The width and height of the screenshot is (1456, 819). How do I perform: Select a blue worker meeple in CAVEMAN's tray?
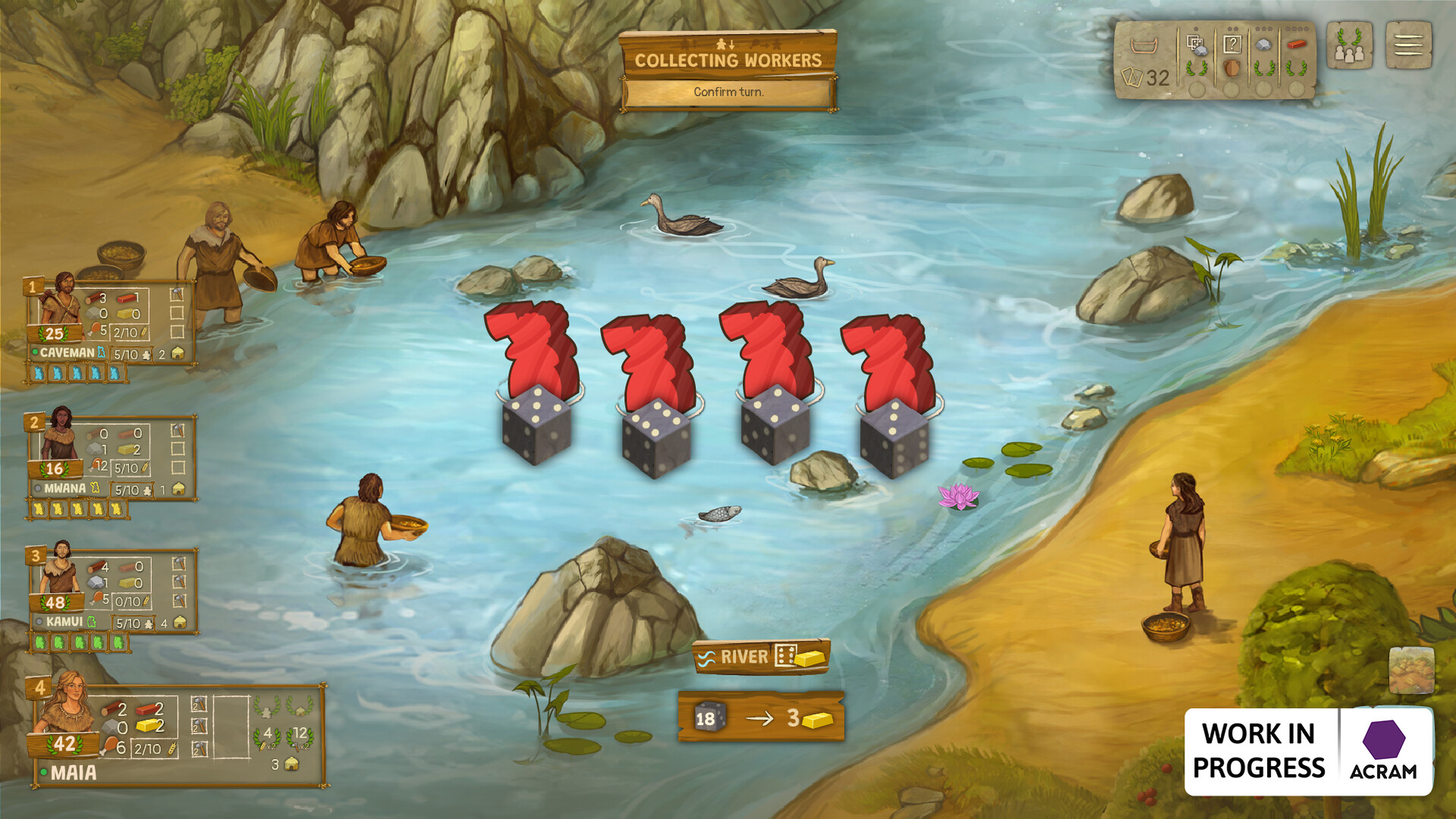click(x=40, y=373)
